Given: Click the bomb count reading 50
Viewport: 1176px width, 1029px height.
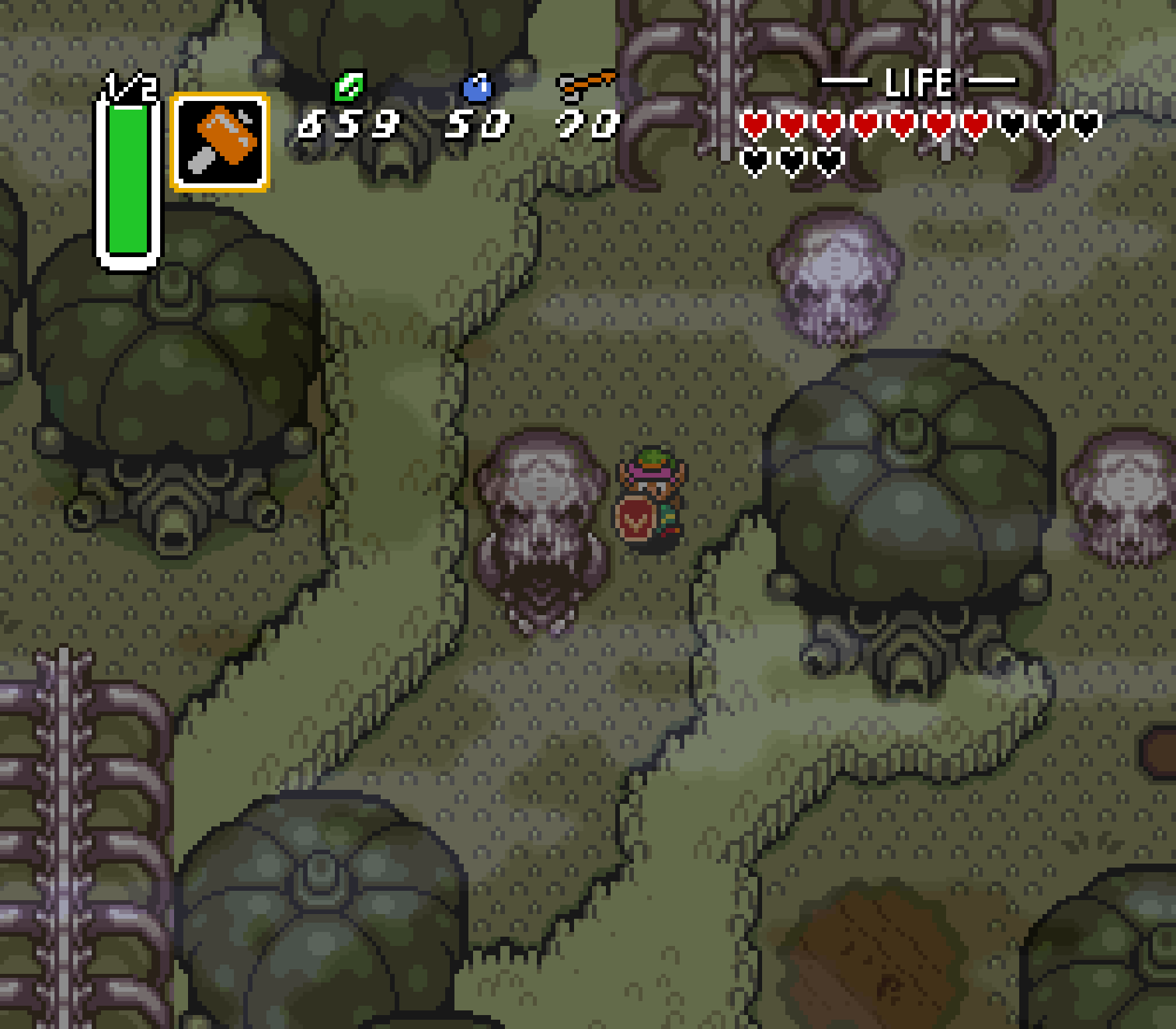Looking at the screenshot, I should [x=476, y=126].
